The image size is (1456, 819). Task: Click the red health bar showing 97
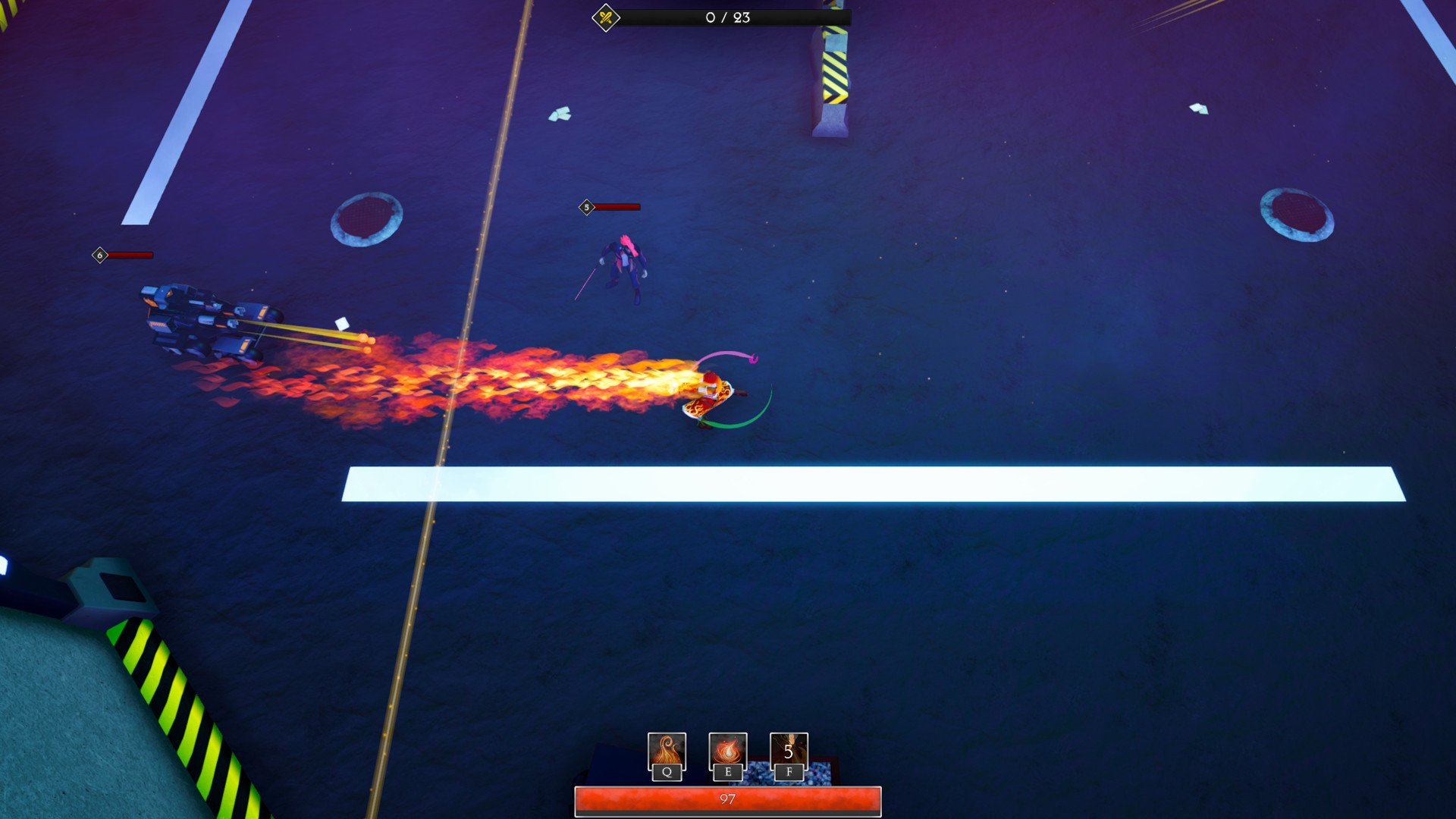tap(728, 796)
